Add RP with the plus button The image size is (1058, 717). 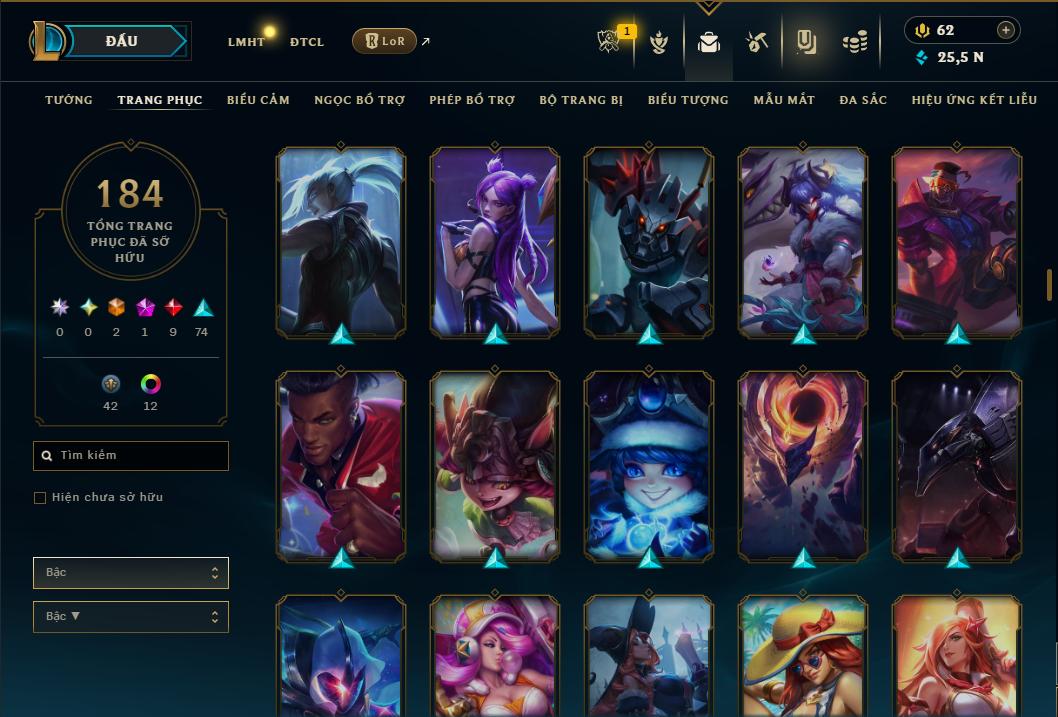1006,30
